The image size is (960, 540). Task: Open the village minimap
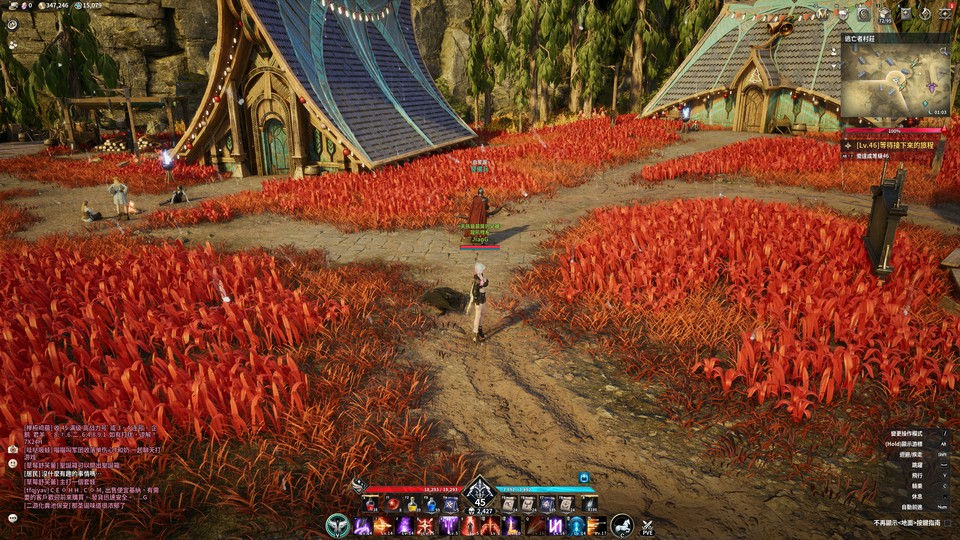point(895,82)
